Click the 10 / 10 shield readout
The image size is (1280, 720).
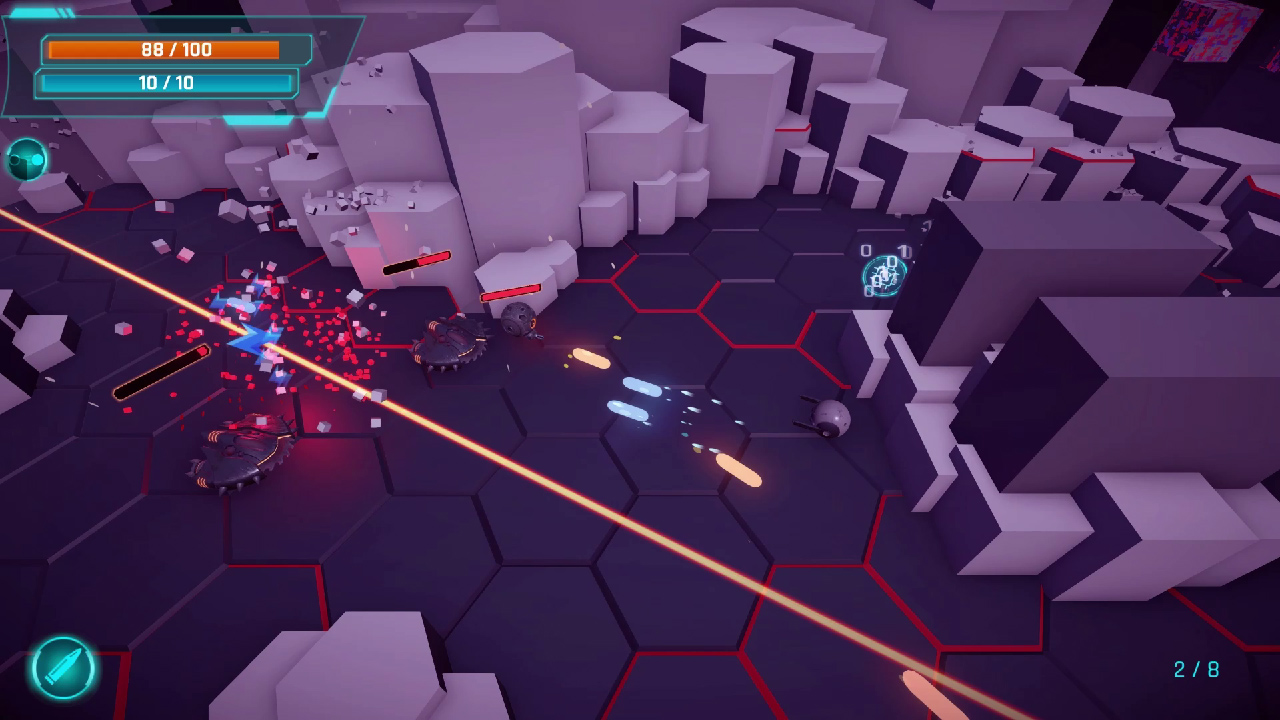point(168,84)
